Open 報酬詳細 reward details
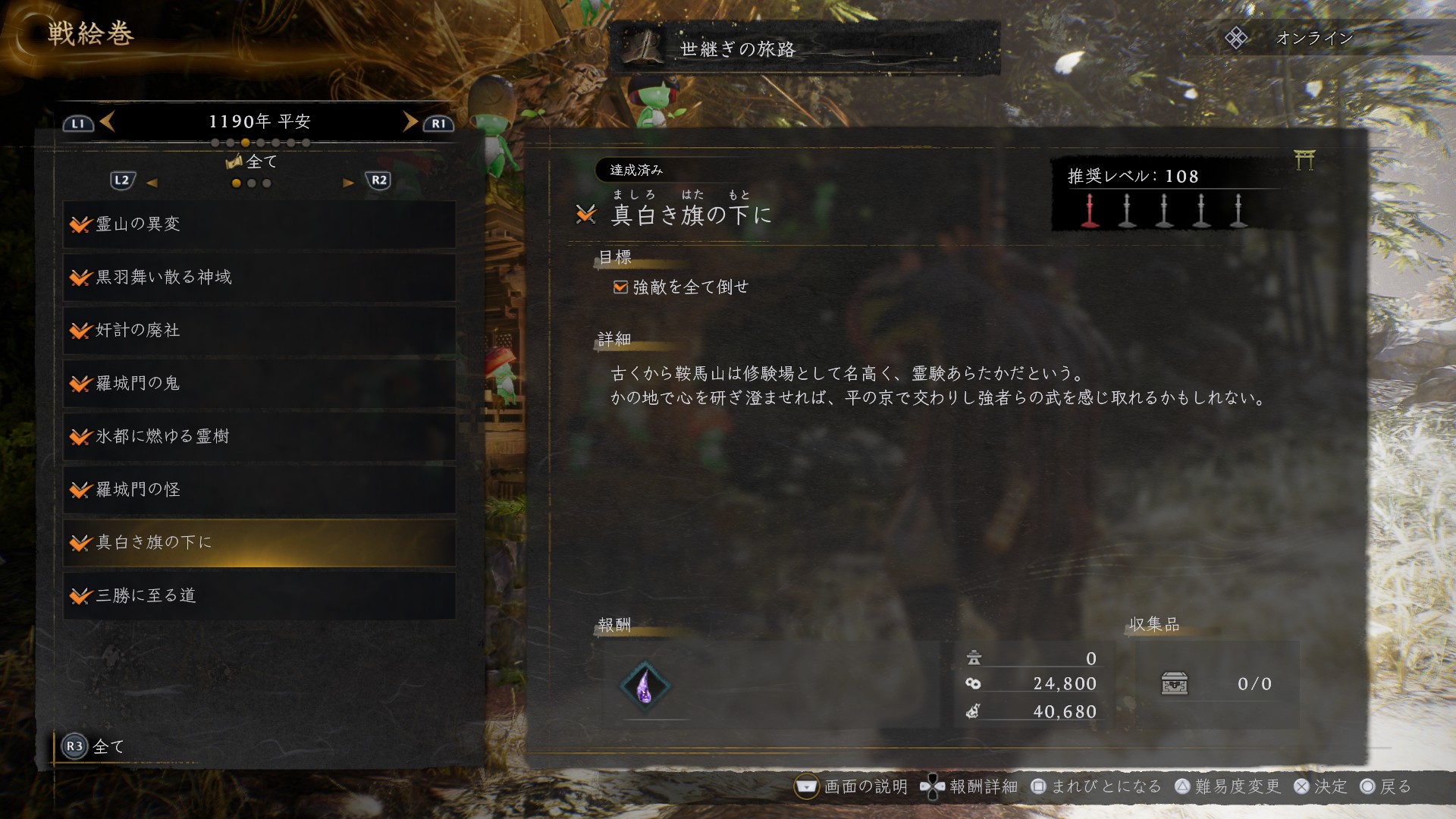This screenshot has height=819, width=1456. (x=969, y=787)
